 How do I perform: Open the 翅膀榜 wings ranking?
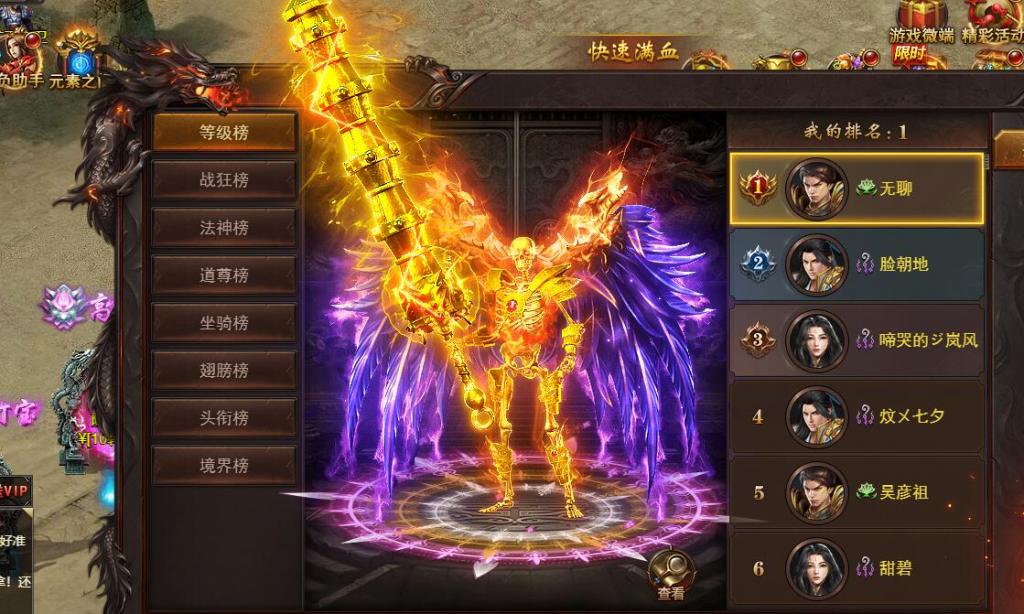click(x=224, y=370)
